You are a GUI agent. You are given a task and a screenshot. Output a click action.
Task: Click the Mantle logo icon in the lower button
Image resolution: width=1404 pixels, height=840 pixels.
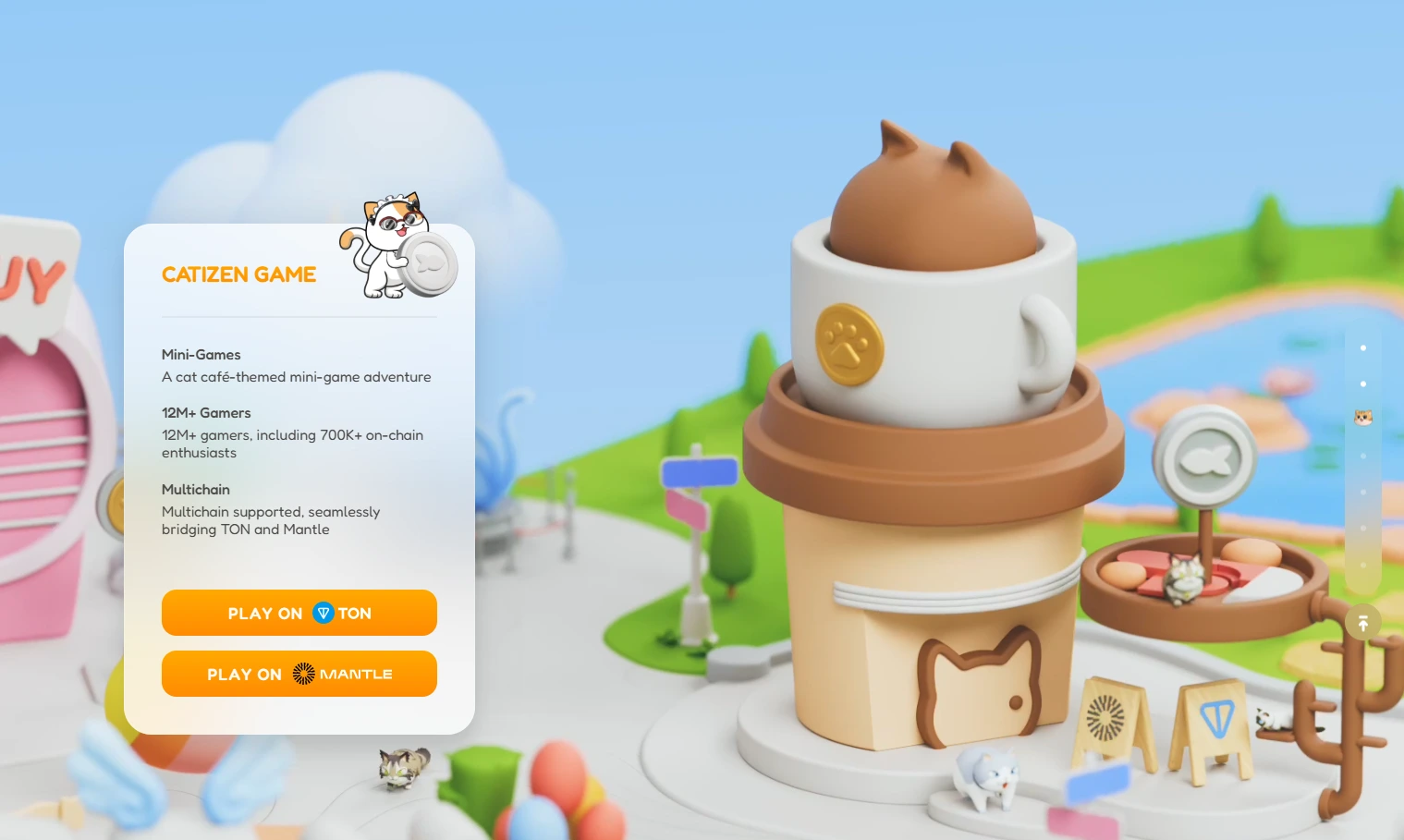(302, 674)
